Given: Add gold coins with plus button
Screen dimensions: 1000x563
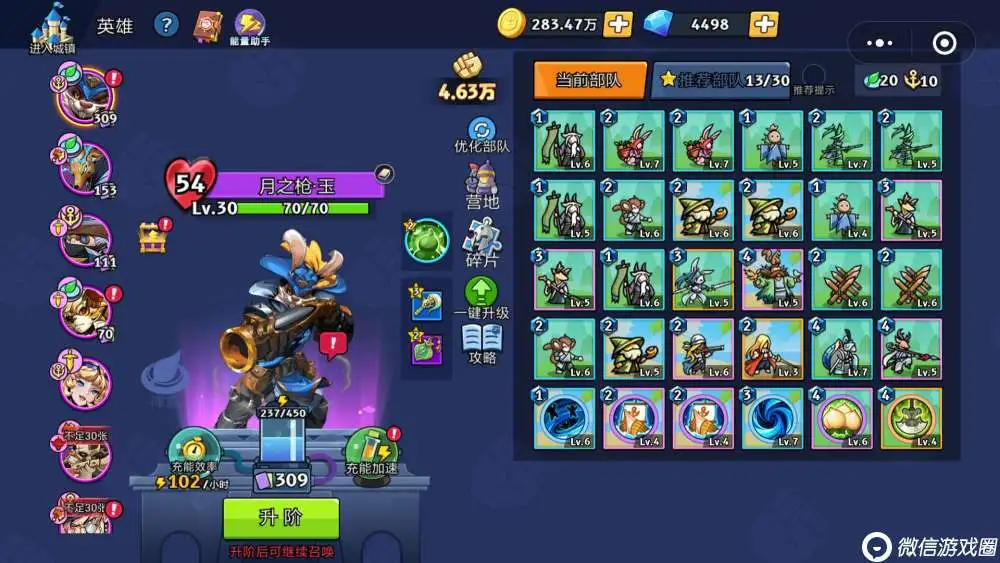Looking at the screenshot, I should tap(618, 23).
